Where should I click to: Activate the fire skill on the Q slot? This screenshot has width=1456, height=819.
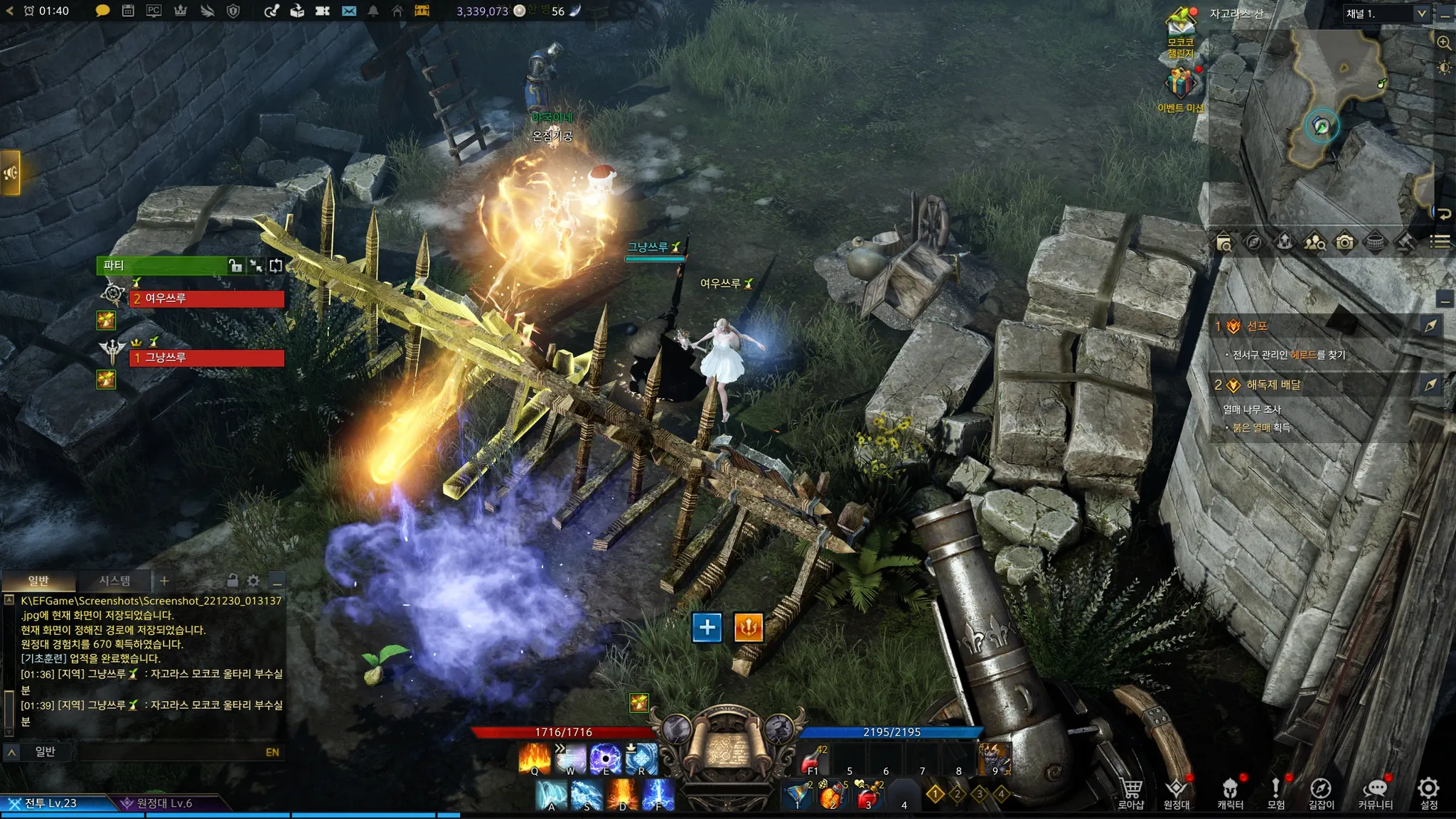[535, 758]
